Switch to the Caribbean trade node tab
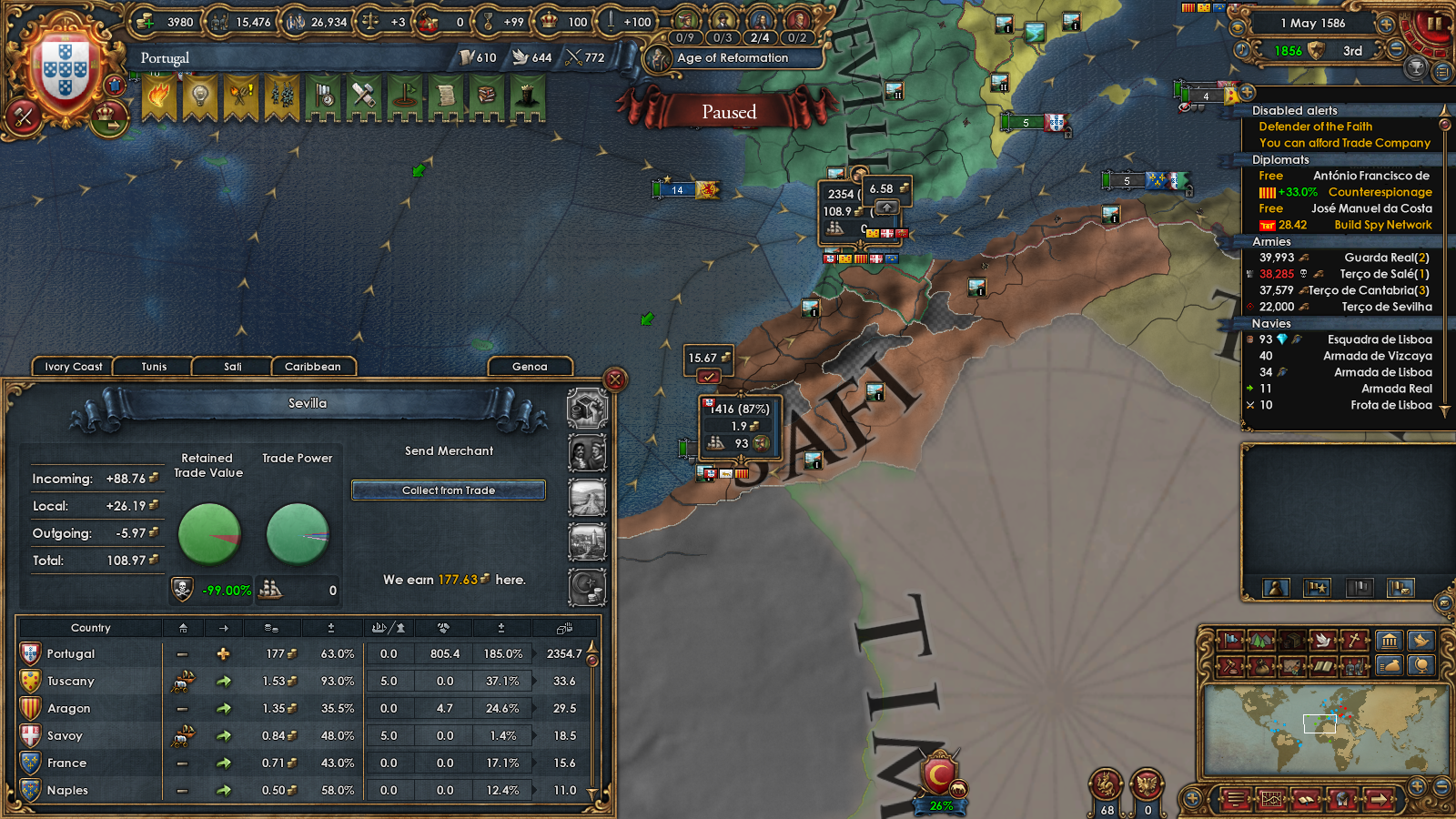Viewport: 1456px width, 819px height. coord(313,367)
